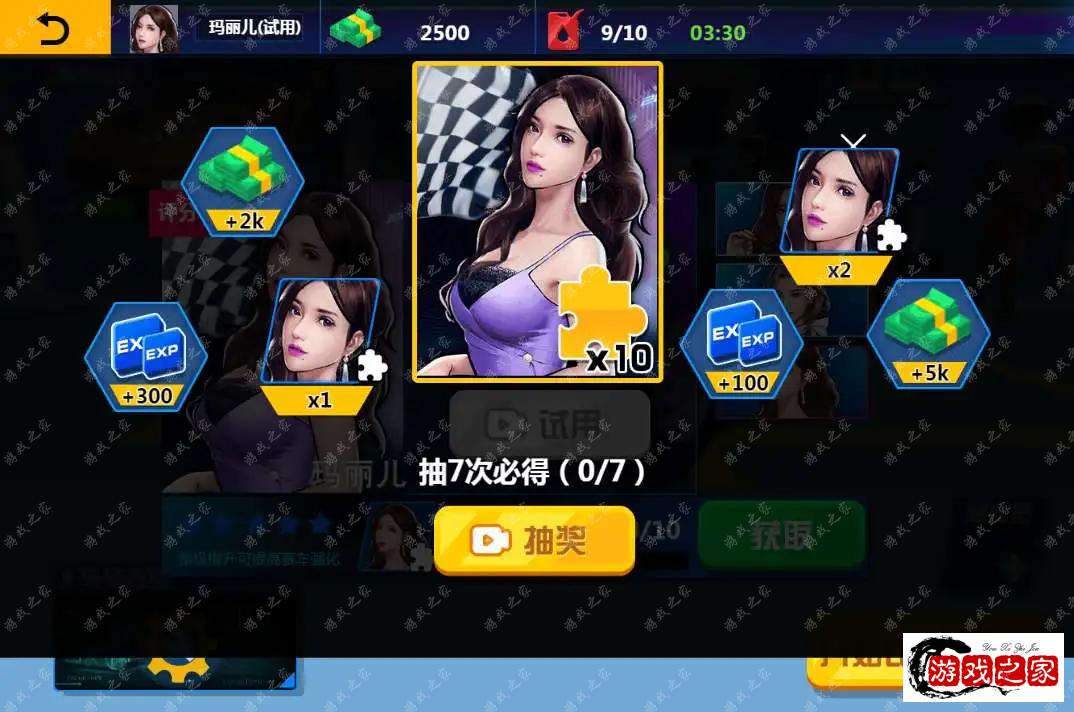The height and width of the screenshot is (712, 1074).
Task: Click the green cash stack currency icon
Action: point(357,31)
